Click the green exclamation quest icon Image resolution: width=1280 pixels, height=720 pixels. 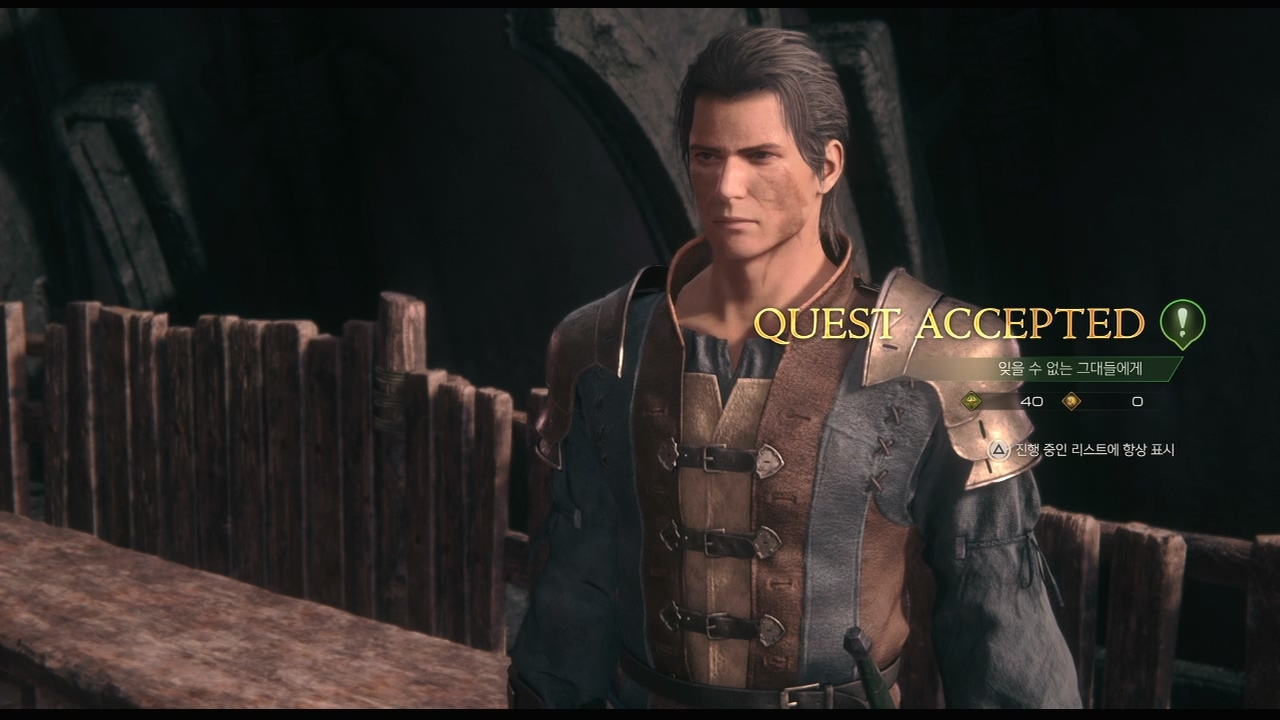click(1182, 323)
